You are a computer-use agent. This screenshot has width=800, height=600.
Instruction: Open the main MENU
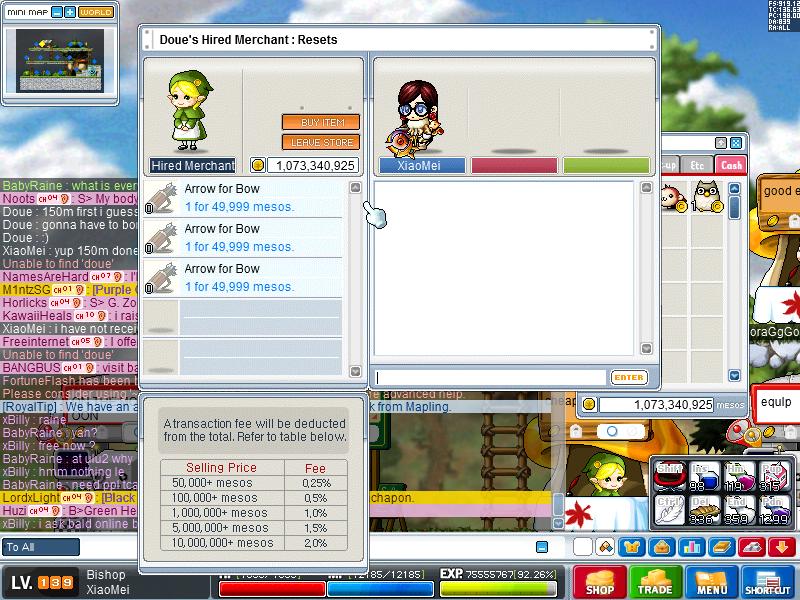(x=712, y=584)
